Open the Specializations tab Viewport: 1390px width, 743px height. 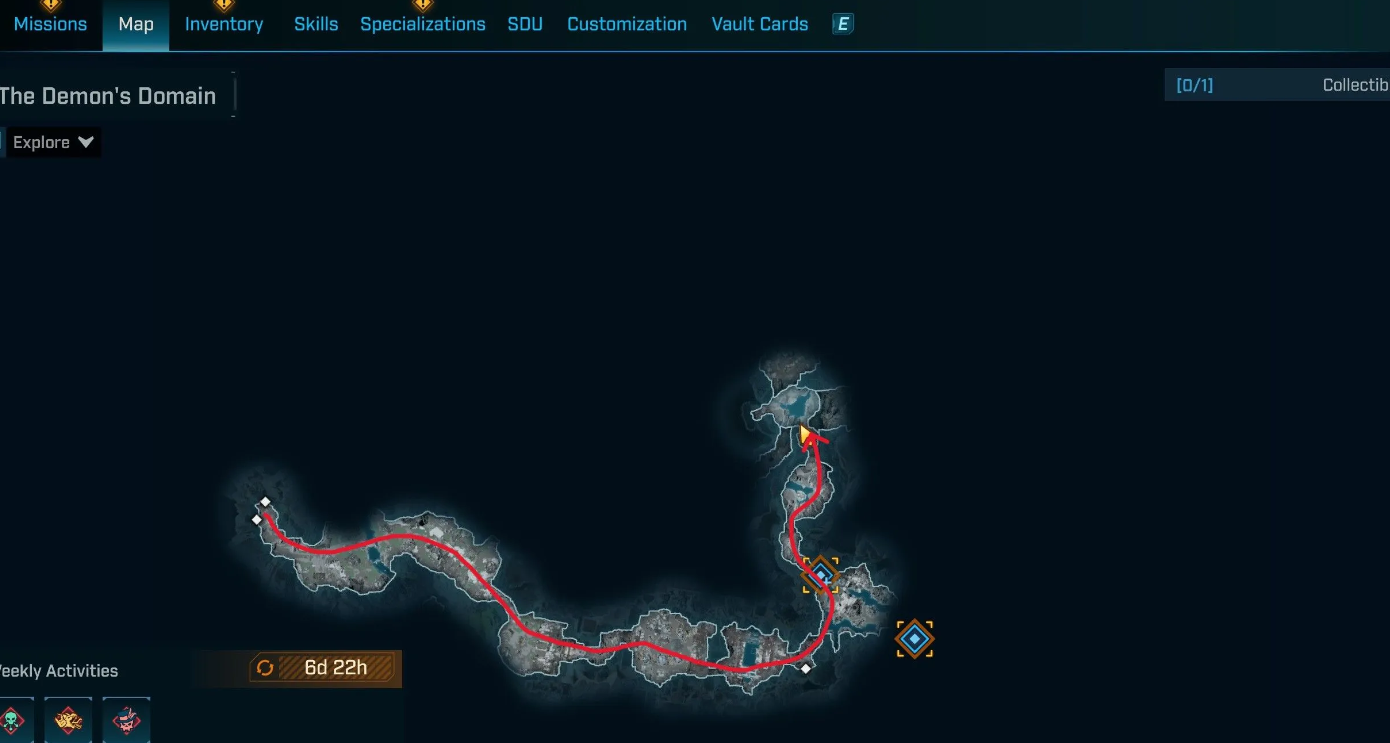point(423,24)
